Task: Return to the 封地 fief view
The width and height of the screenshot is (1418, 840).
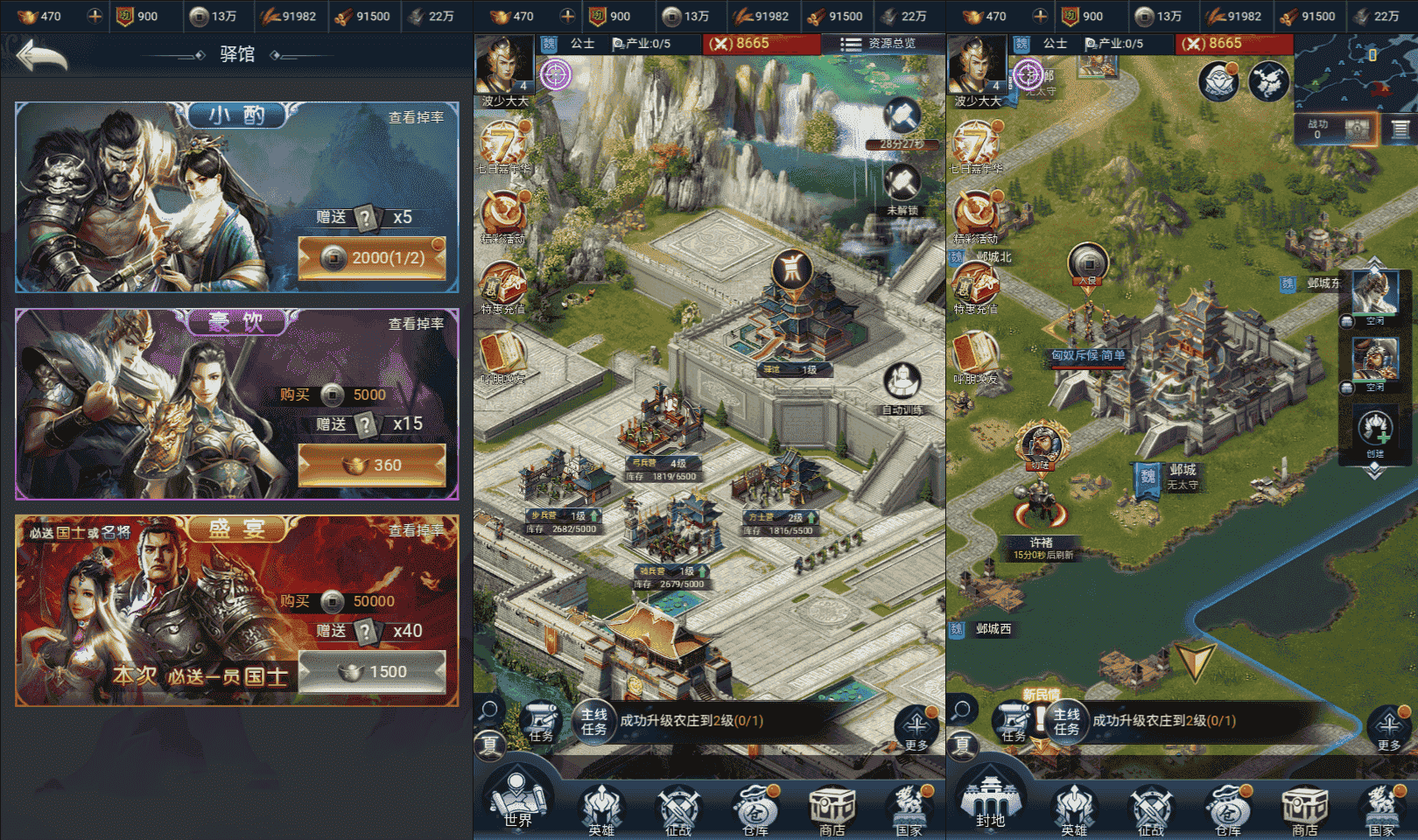Action: [990, 801]
